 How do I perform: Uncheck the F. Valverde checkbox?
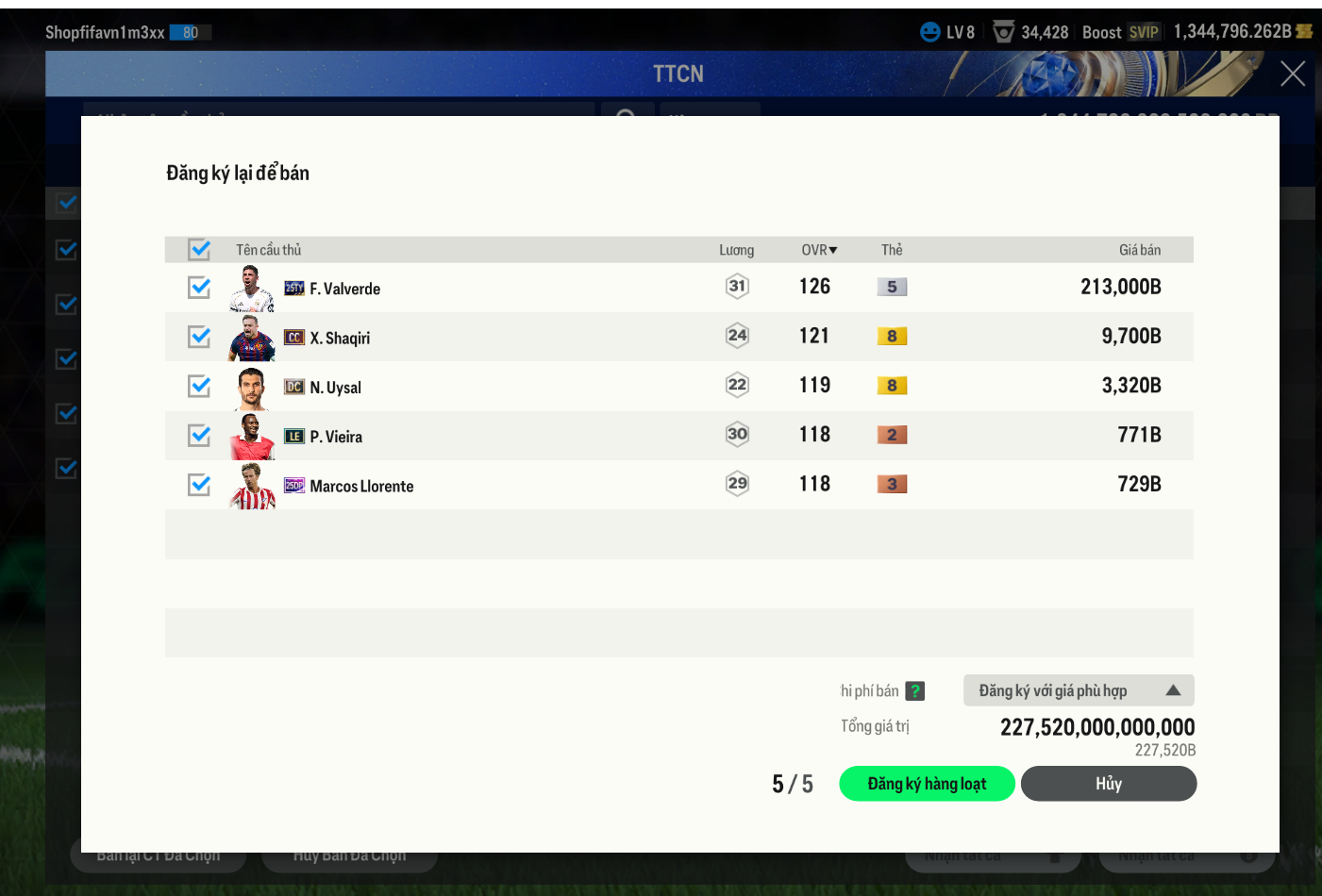(199, 288)
